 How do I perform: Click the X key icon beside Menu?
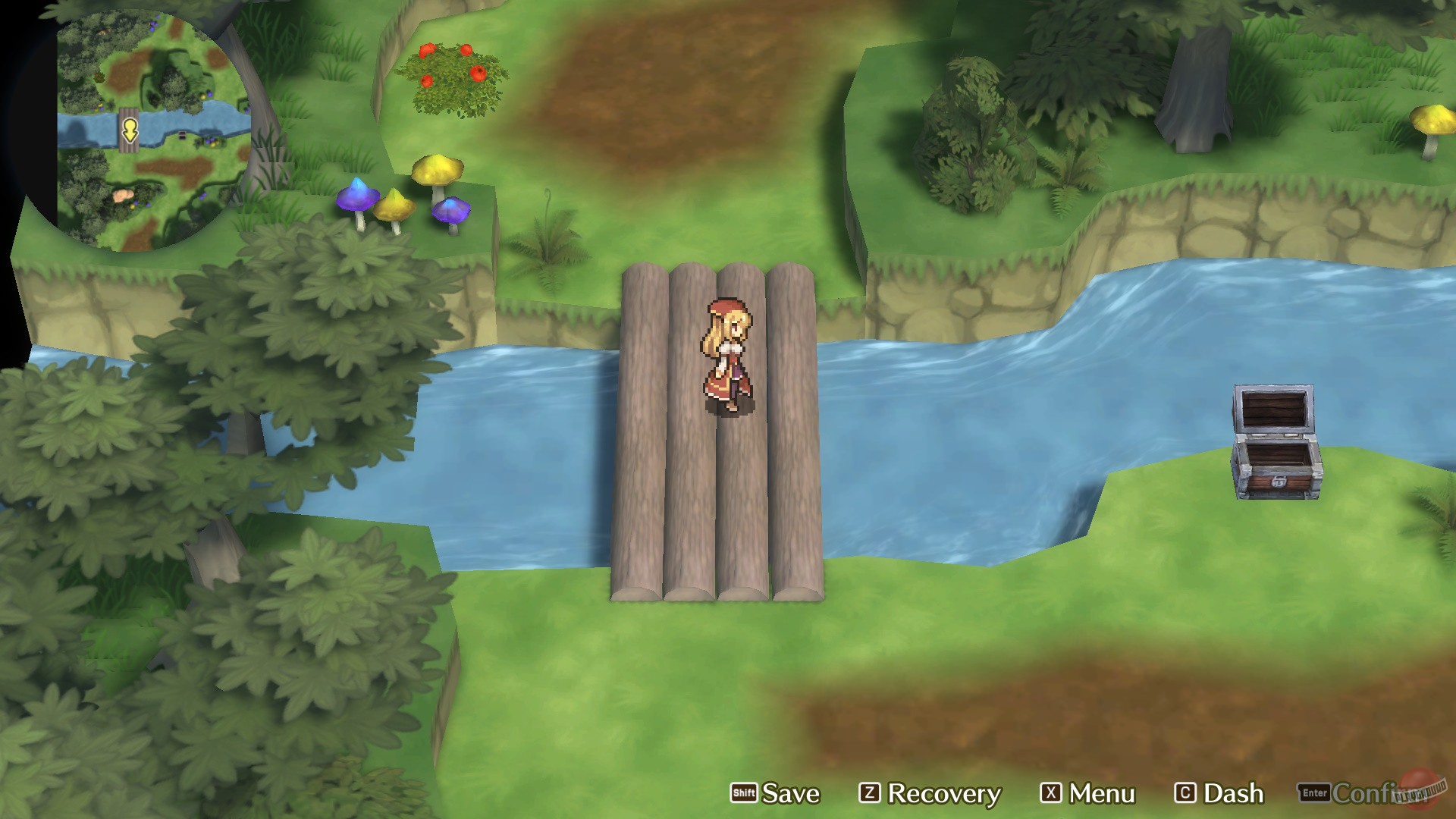click(1053, 793)
